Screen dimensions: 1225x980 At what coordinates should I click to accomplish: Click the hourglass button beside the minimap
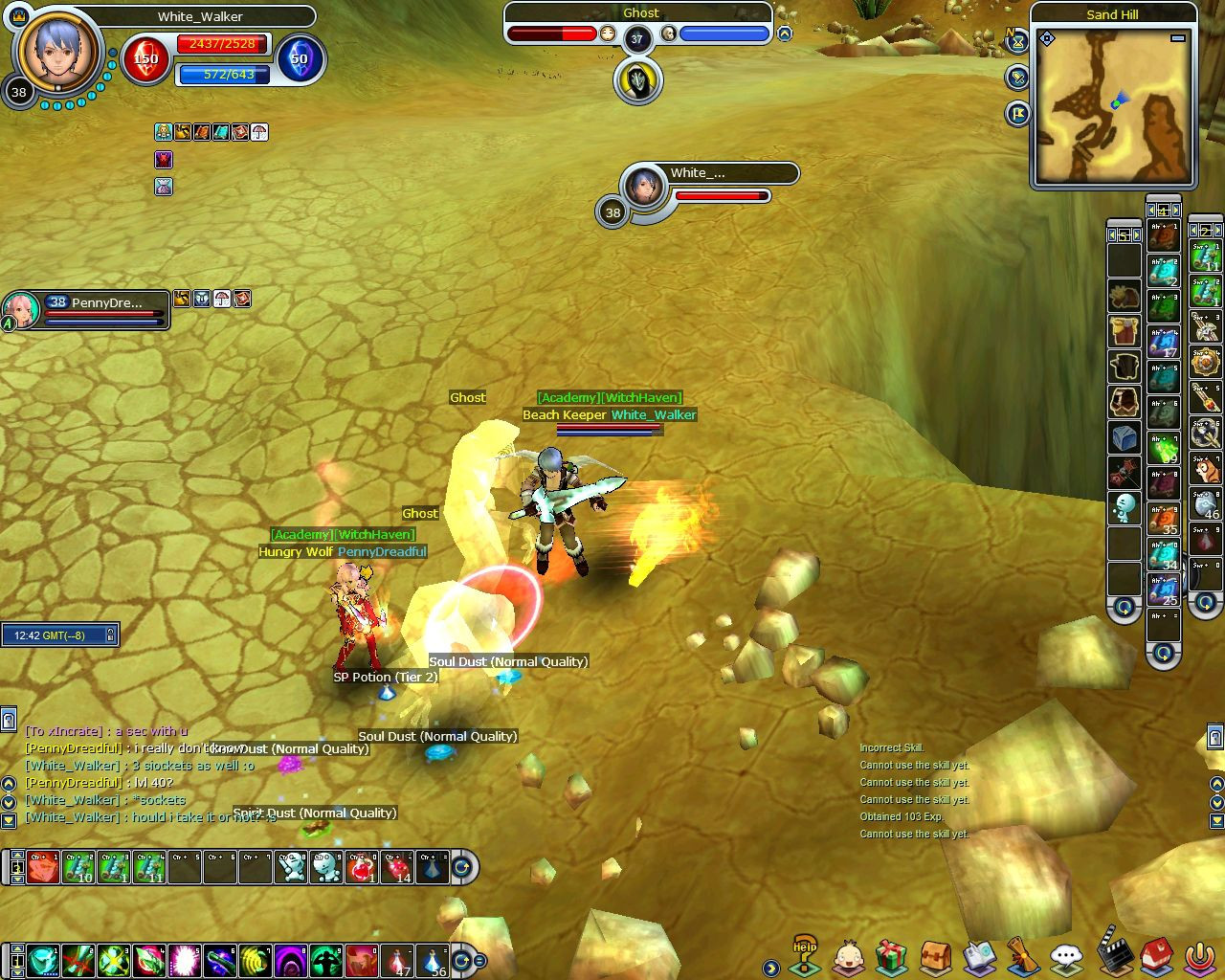tap(1017, 43)
